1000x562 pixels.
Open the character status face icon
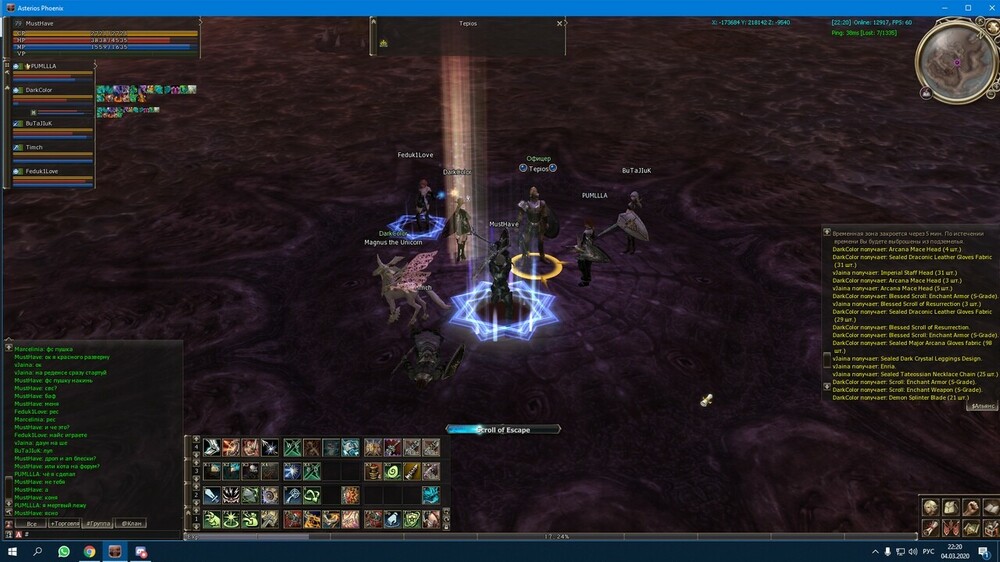930,507
